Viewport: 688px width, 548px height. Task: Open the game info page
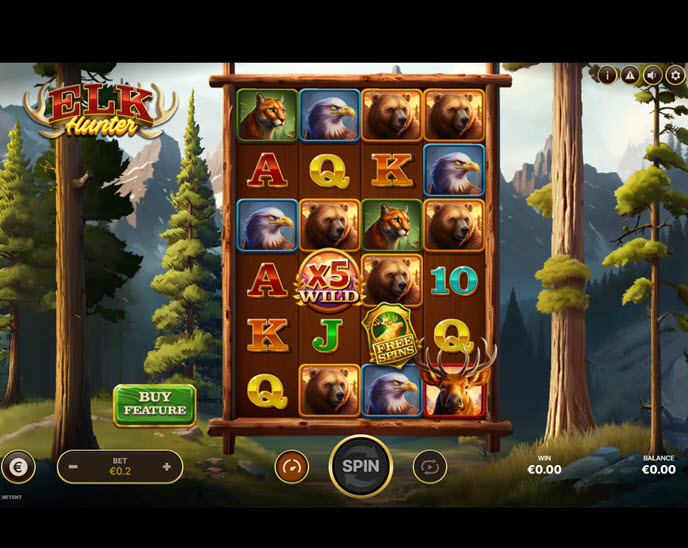click(x=607, y=75)
